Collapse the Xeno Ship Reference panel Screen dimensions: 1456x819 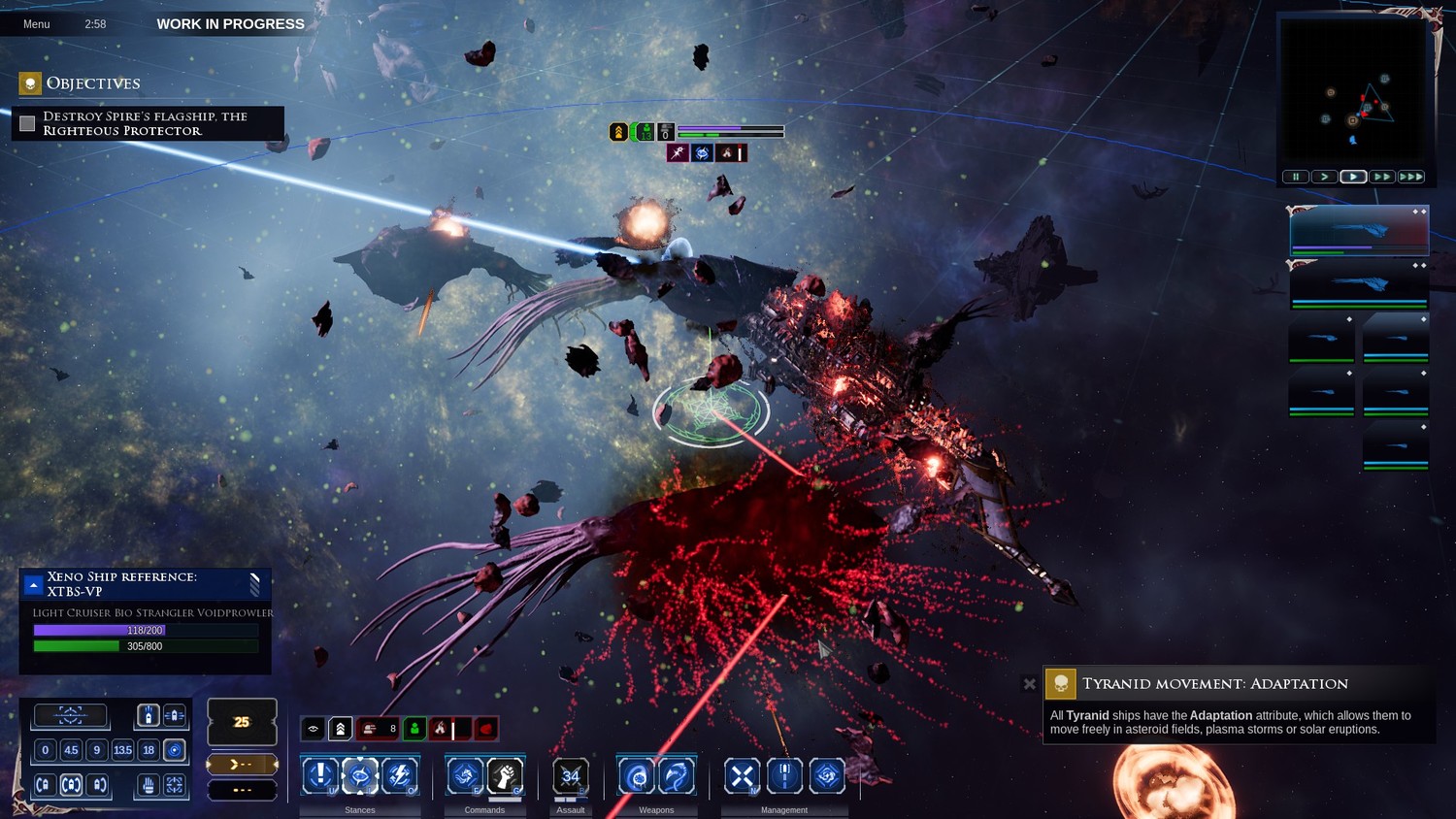(33, 584)
